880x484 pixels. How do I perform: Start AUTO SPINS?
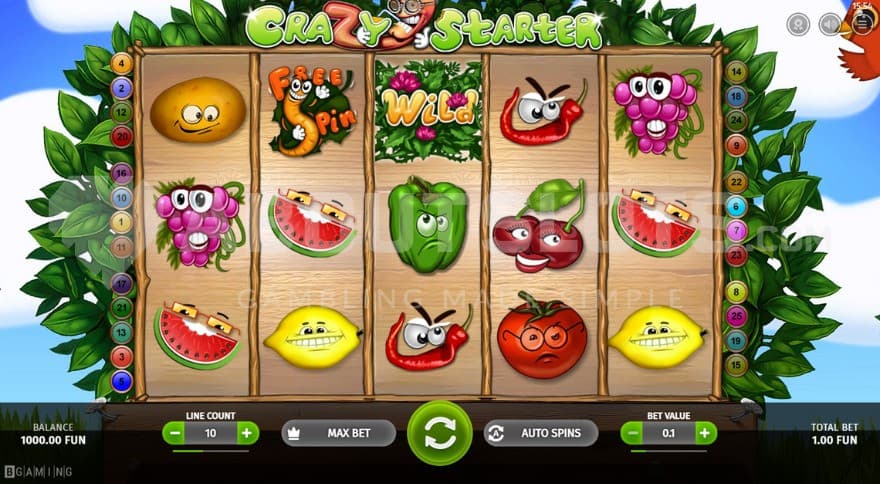pos(541,433)
